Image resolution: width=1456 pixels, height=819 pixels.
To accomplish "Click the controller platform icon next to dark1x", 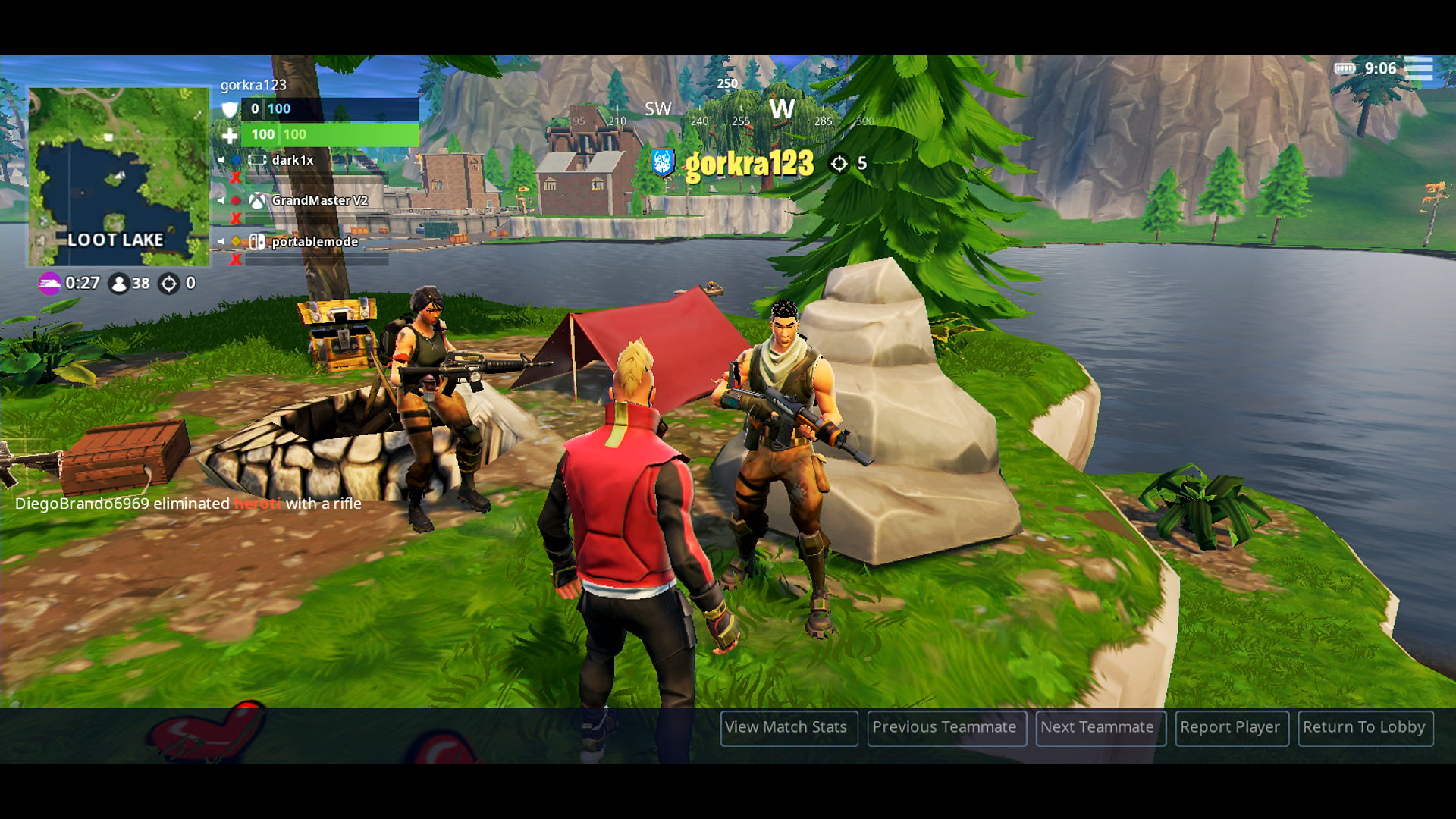I will tap(257, 160).
